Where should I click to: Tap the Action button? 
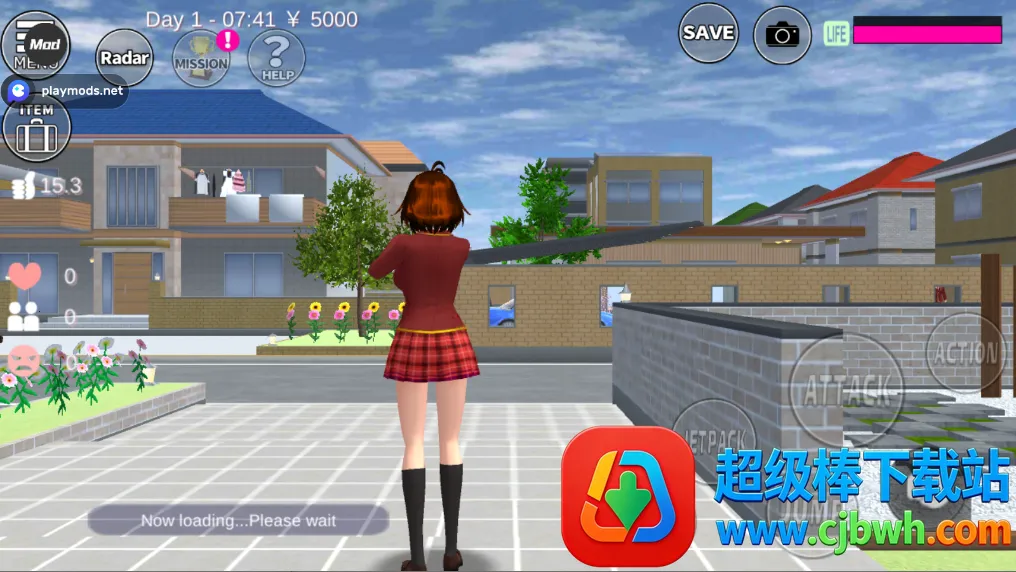pyautogui.click(x=965, y=352)
